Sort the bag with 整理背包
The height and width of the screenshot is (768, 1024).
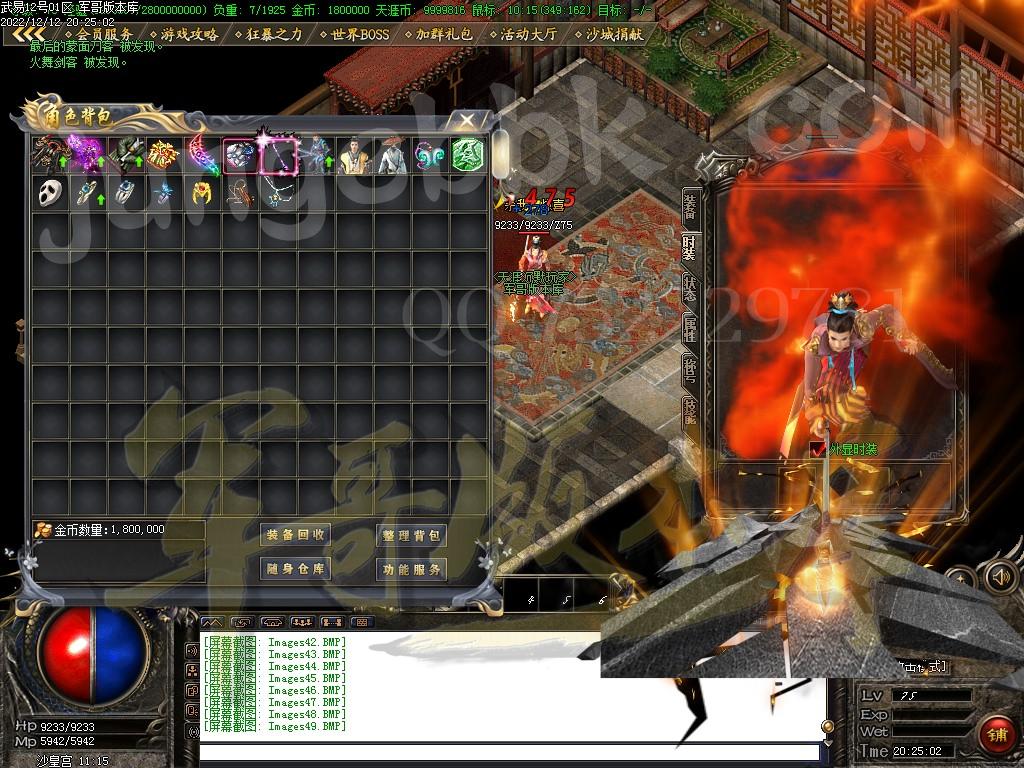[x=411, y=535]
